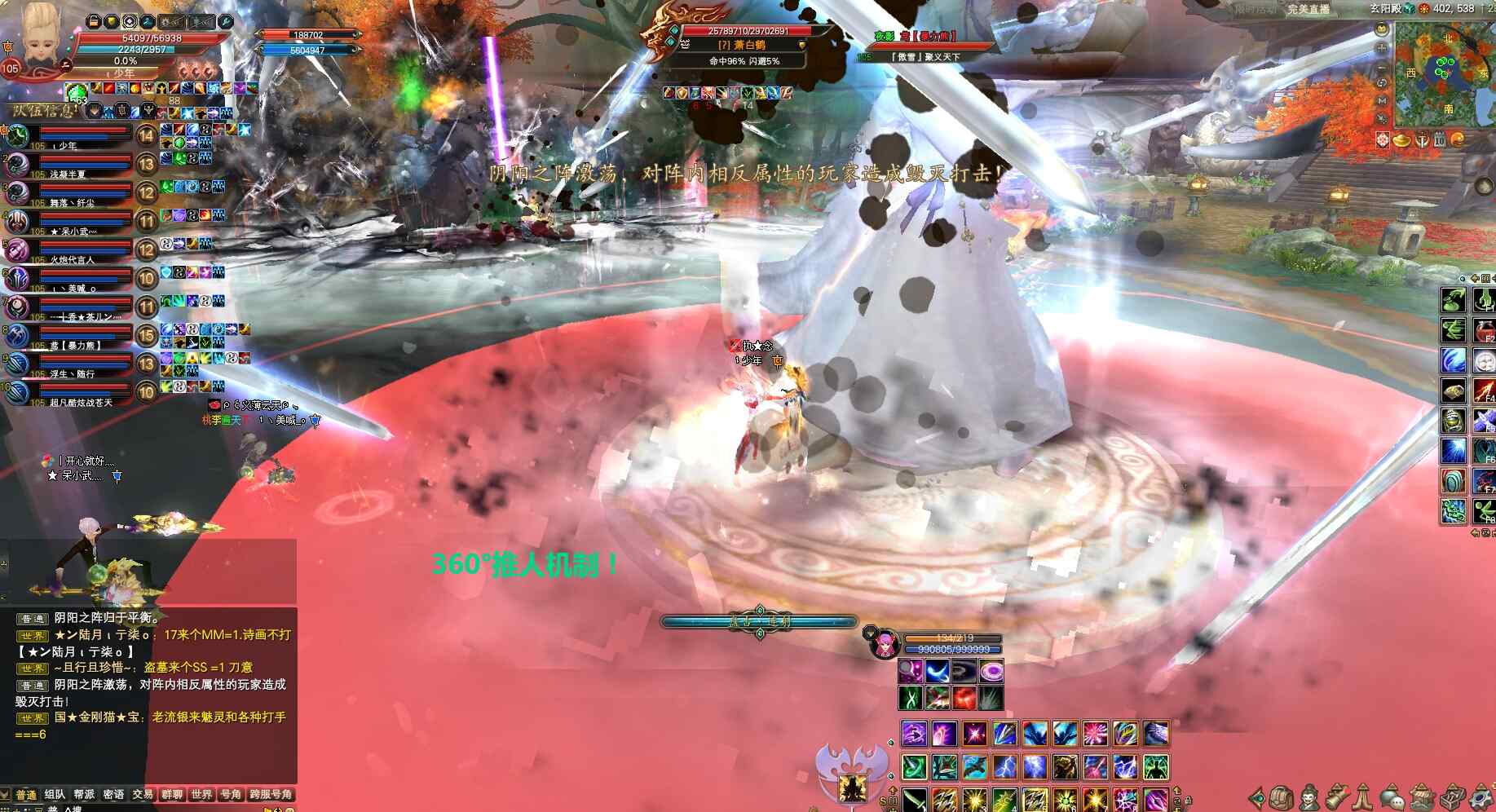Click the boss 萧白鹤 target frame
Image resolution: width=1496 pixels, height=812 pixels.
(x=738, y=45)
